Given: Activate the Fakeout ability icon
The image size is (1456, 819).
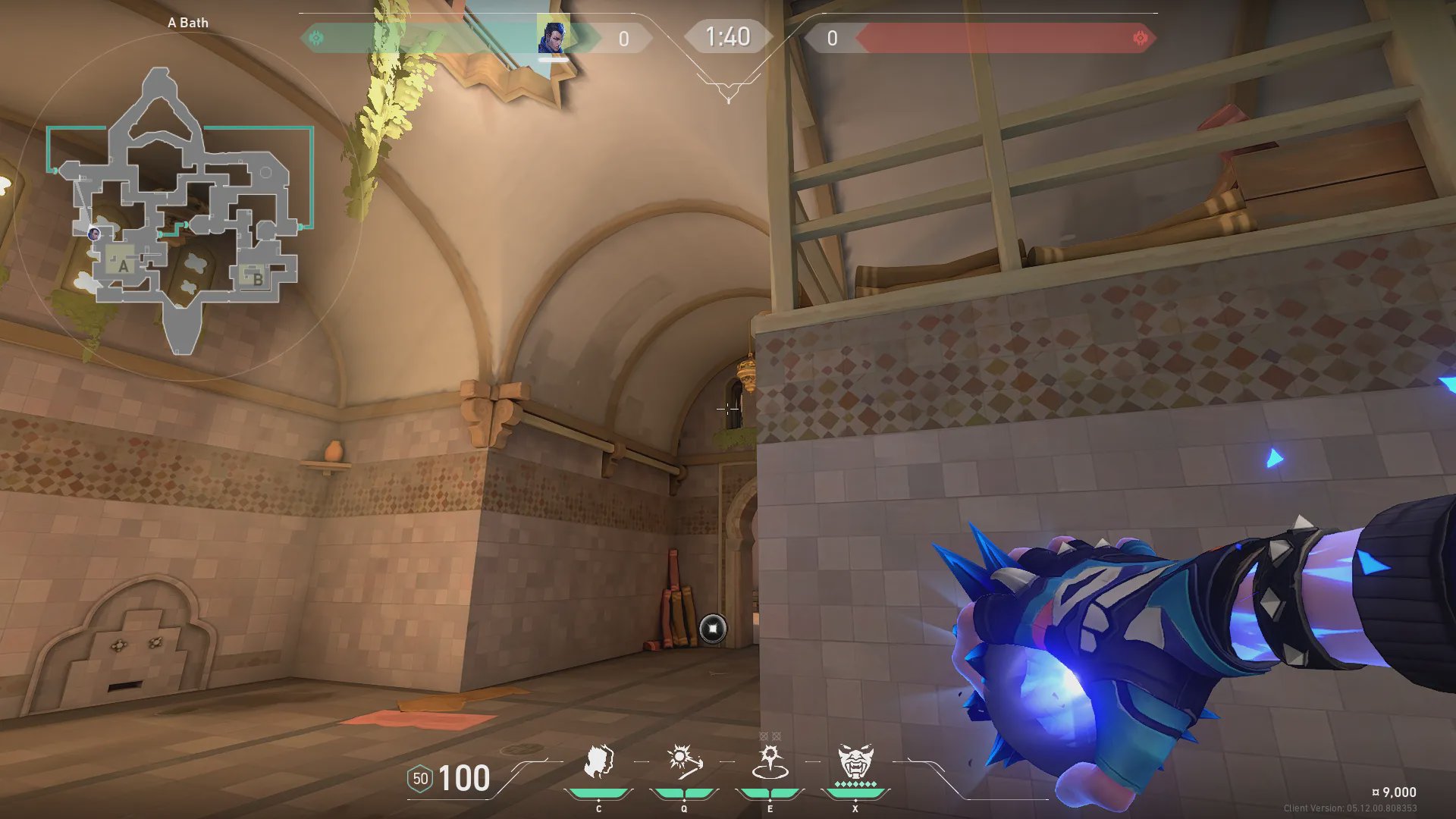Looking at the screenshot, I should coord(598,762).
